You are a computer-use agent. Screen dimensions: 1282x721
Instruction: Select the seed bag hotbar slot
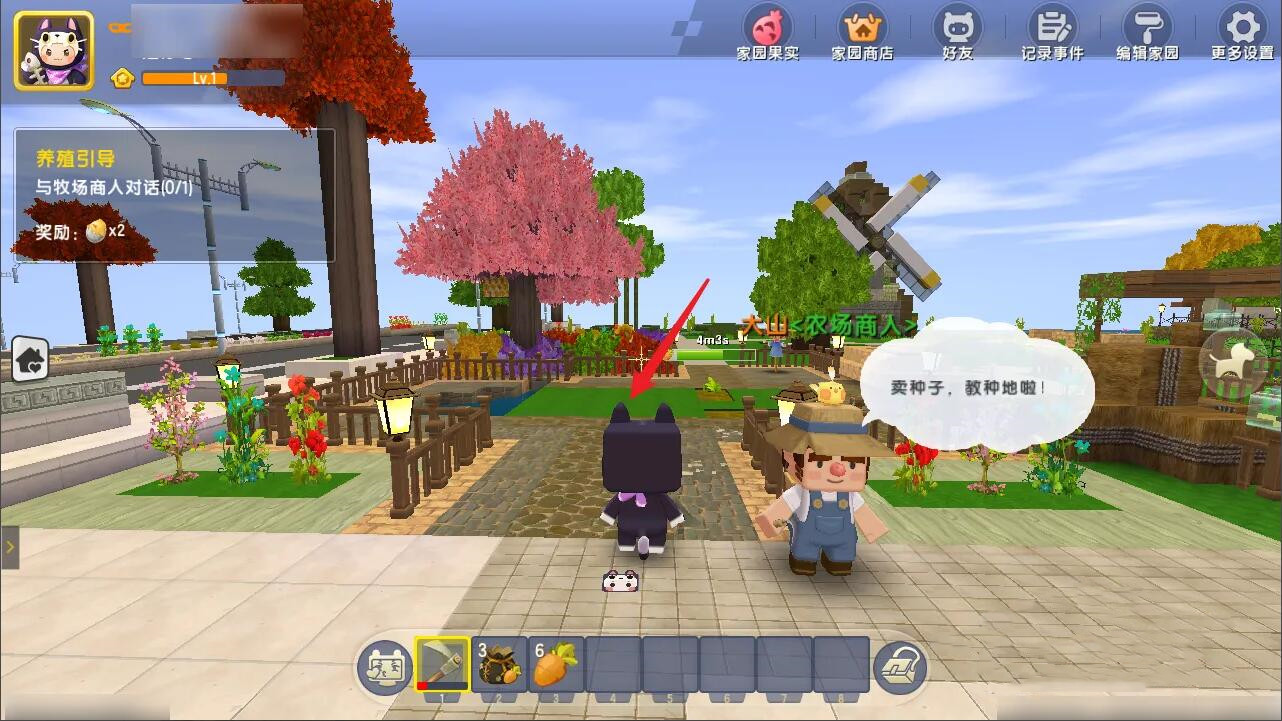pos(500,665)
